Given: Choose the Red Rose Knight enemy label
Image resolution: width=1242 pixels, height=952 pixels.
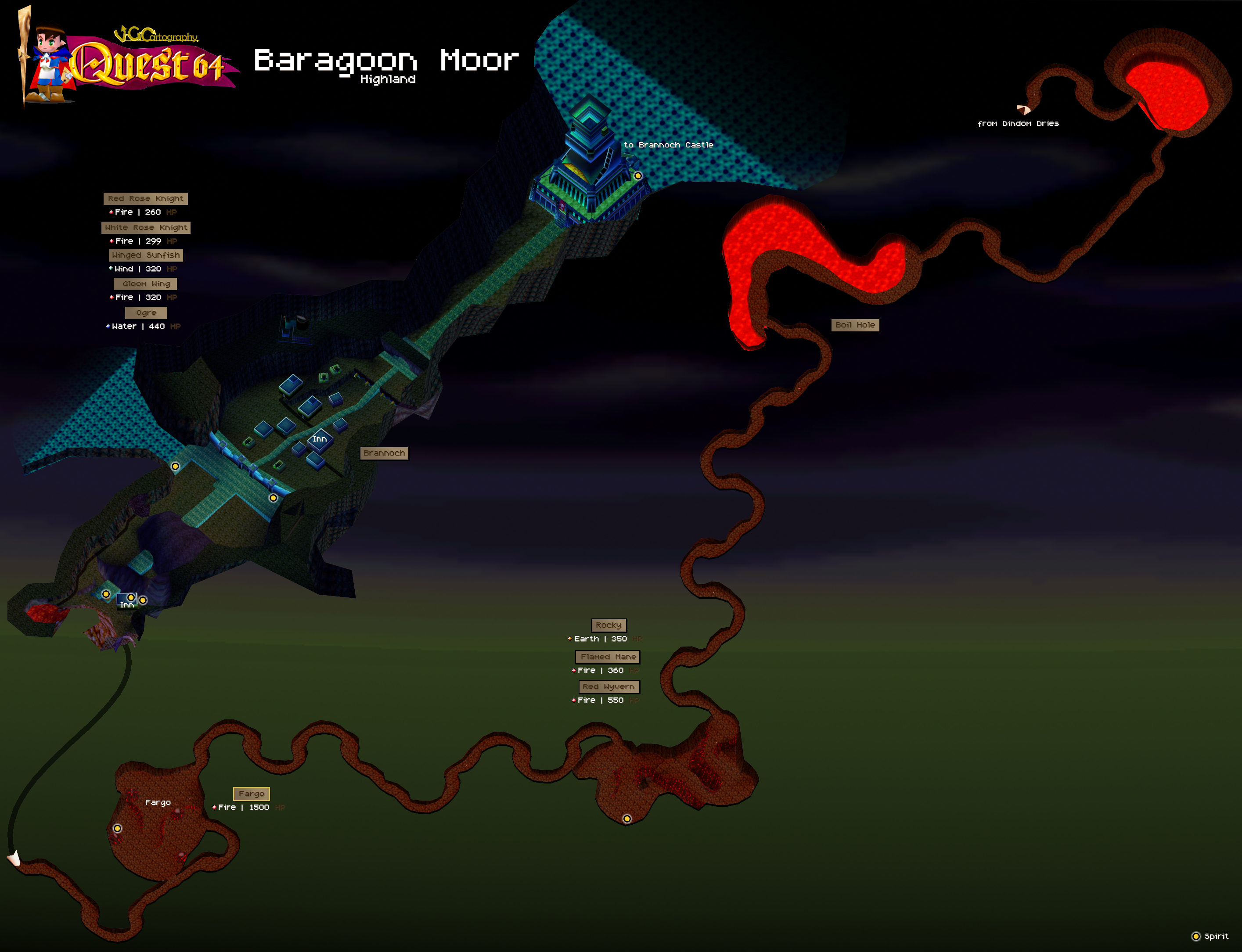Looking at the screenshot, I should tap(146, 199).
